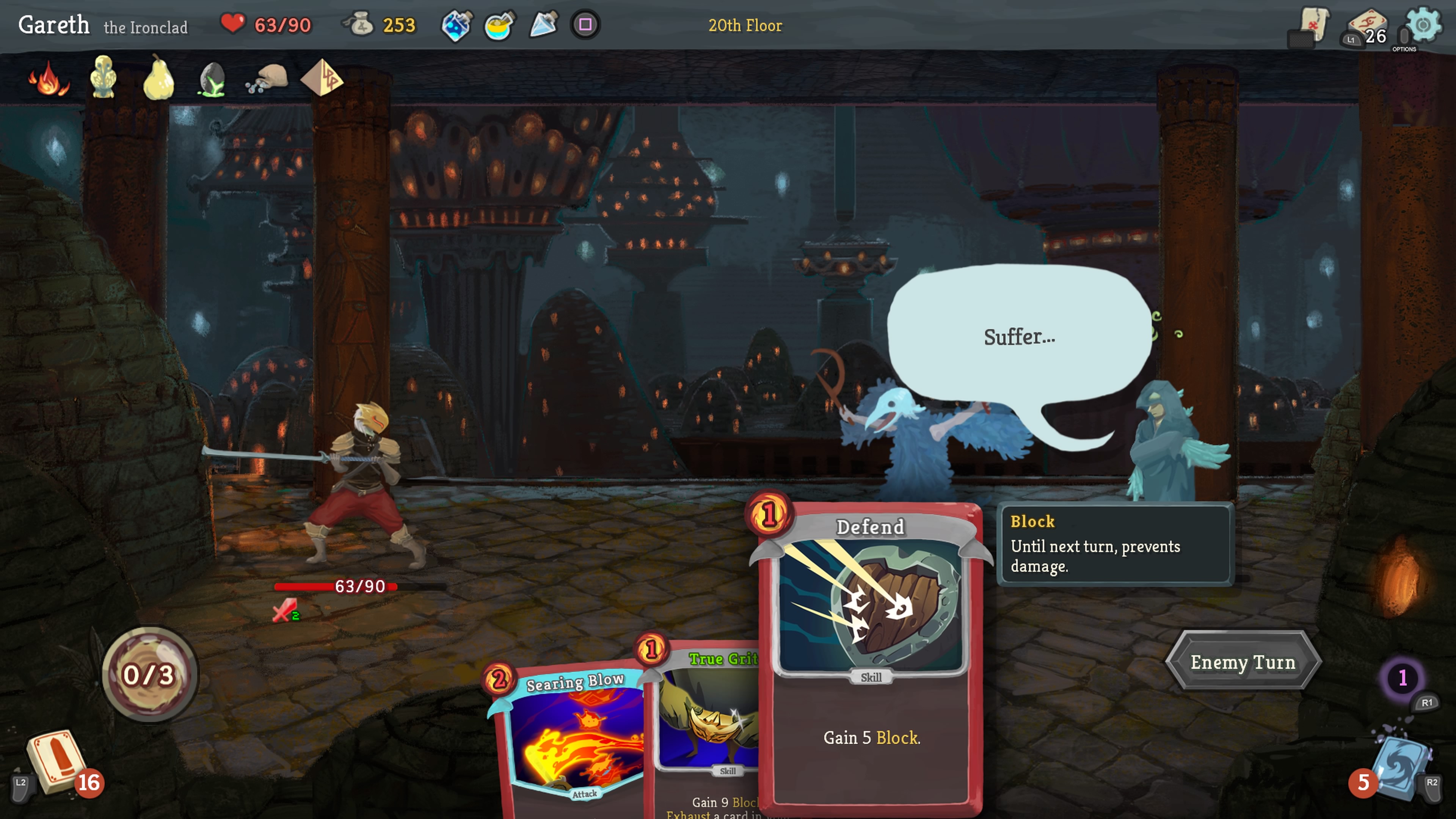The height and width of the screenshot is (819, 1456).
Task: Inspect the golden idol relic
Action: point(104,77)
